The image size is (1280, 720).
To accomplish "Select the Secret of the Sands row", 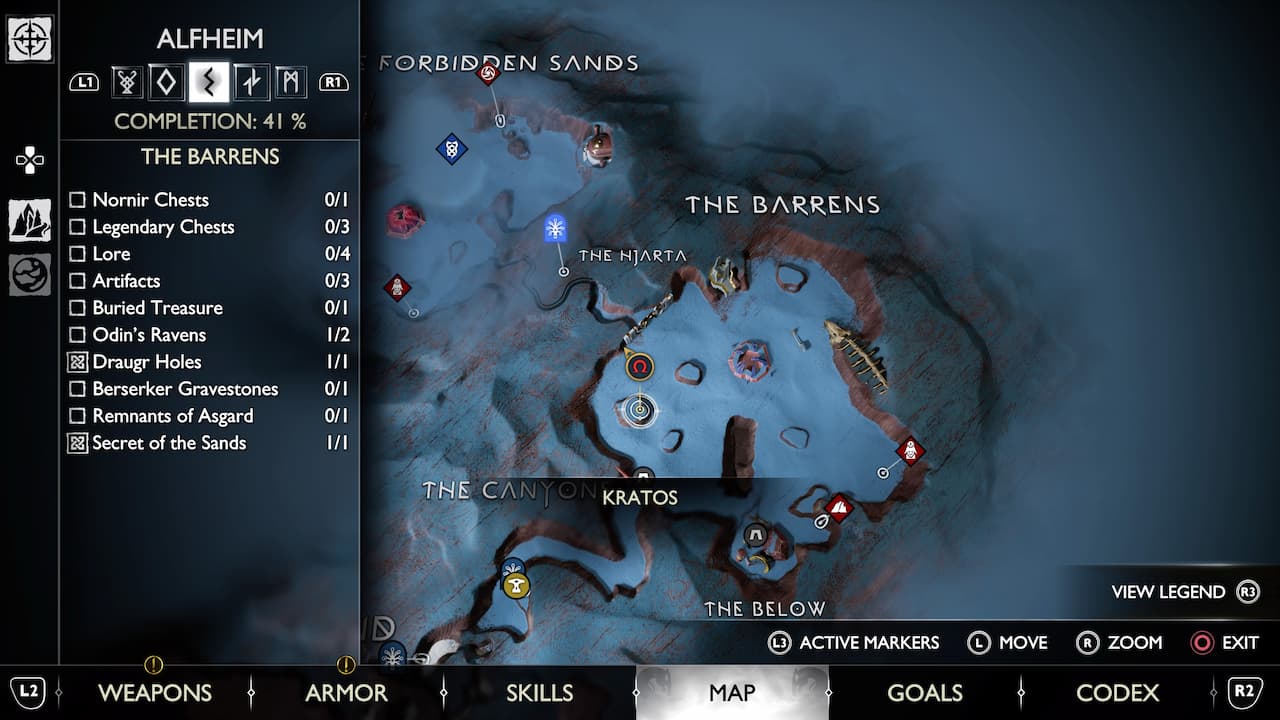I will click(169, 443).
